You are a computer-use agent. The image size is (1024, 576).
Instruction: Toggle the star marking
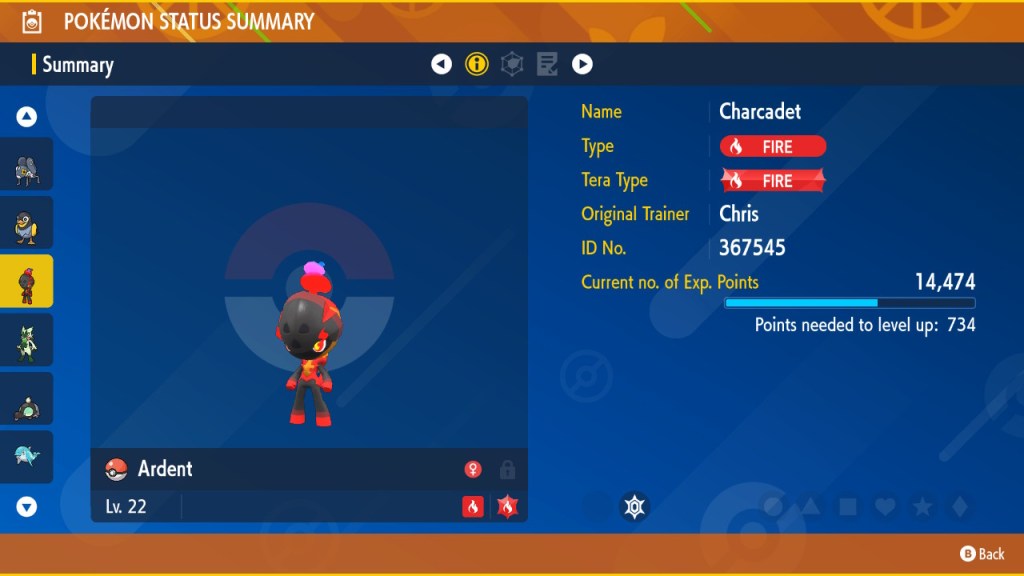point(922,507)
